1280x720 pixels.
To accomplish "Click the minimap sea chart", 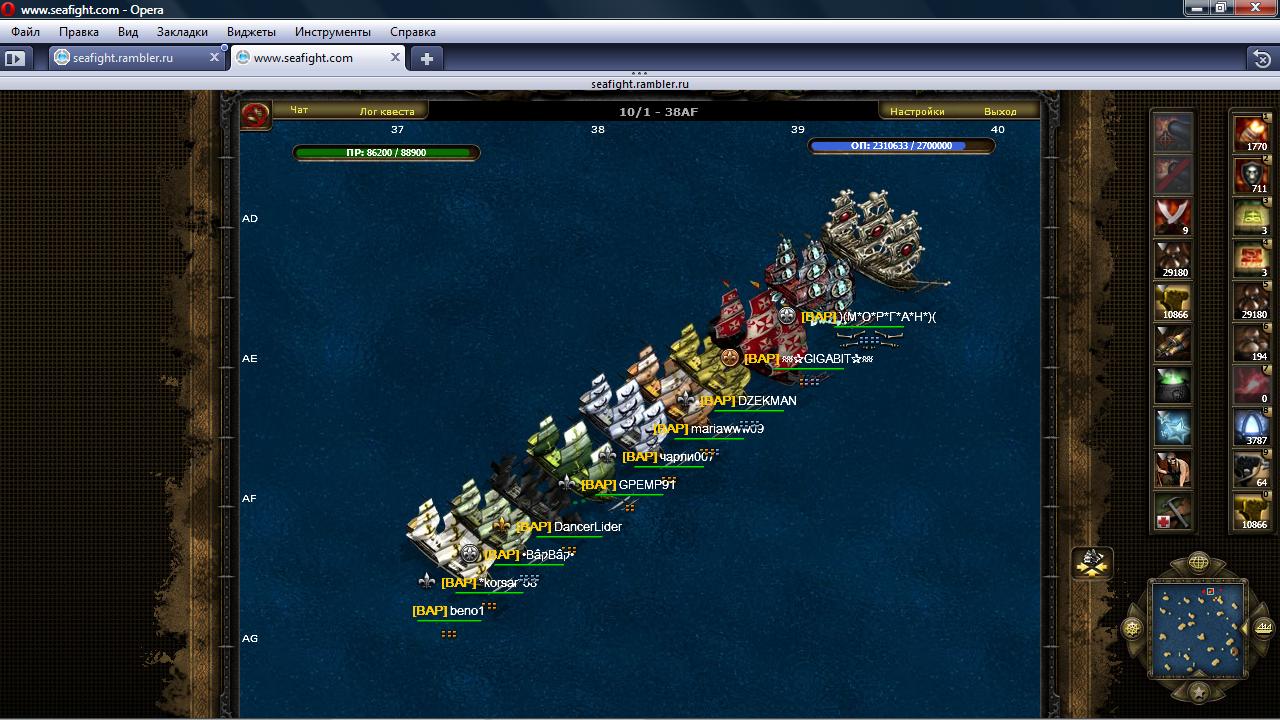I will click(1198, 630).
